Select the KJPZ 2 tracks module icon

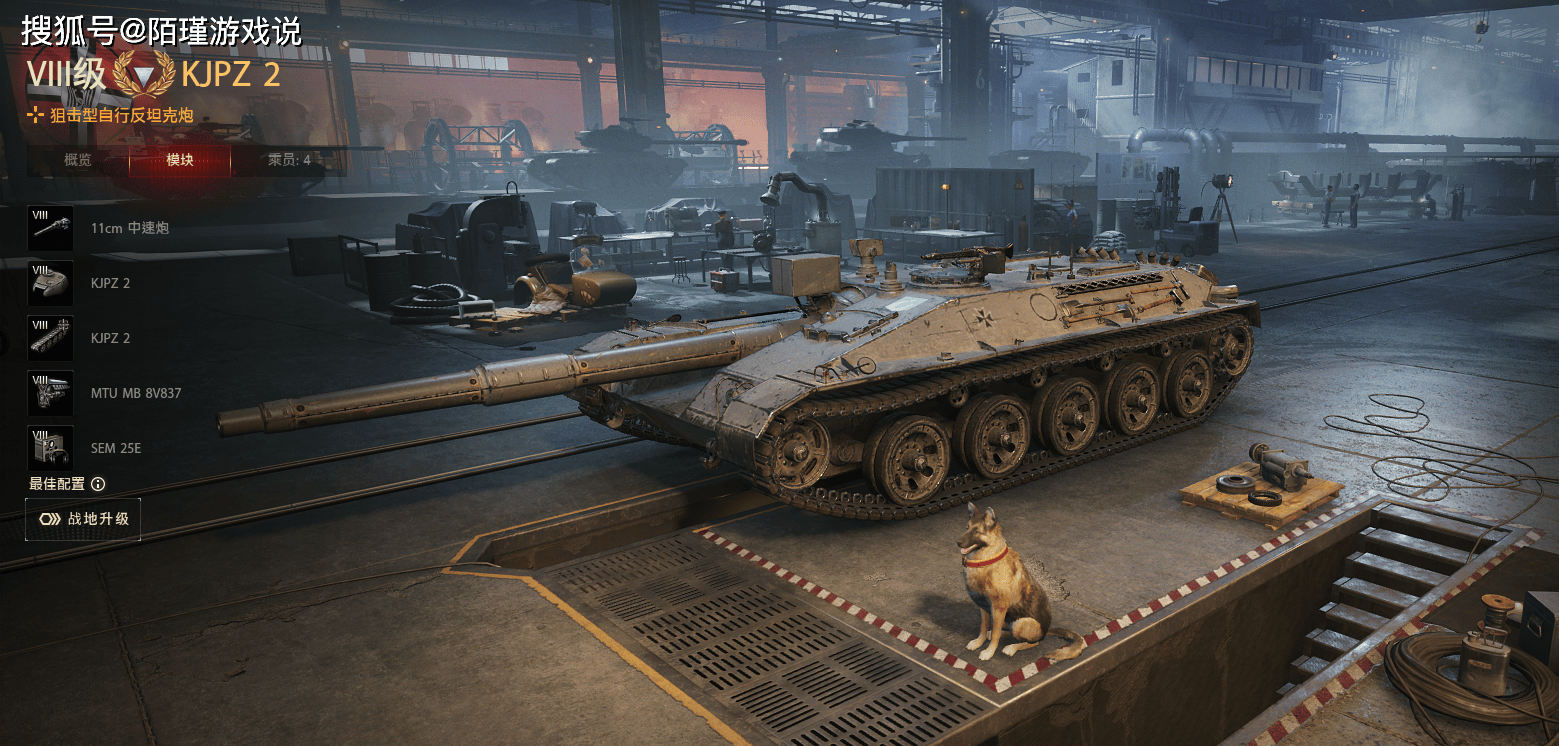(x=50, y=338)
